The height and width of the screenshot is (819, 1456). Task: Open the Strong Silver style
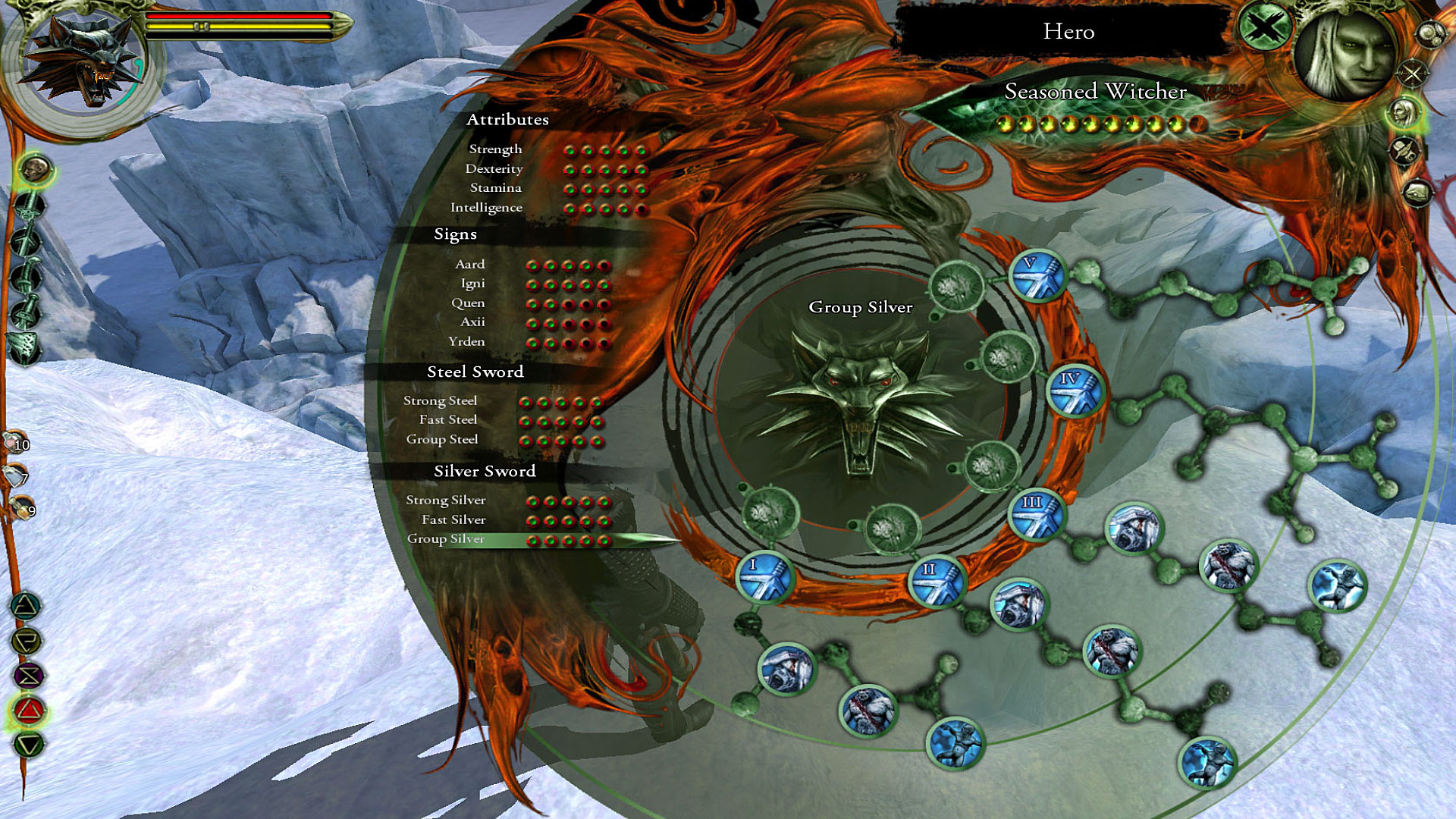pyautogui.click(x=445, y=500)
